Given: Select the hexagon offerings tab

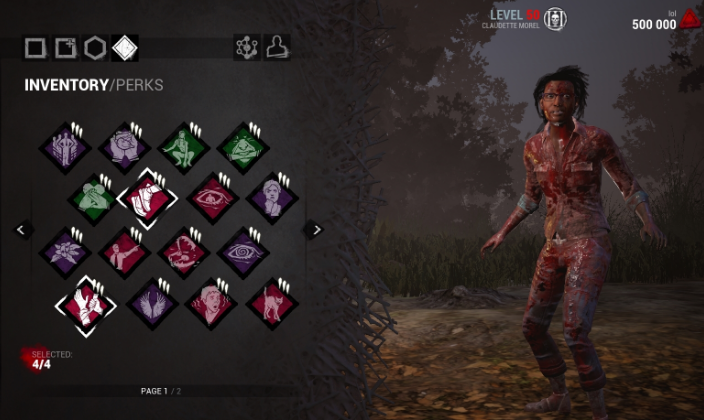Looking at the screenshot, I should [x=95, y=47].
